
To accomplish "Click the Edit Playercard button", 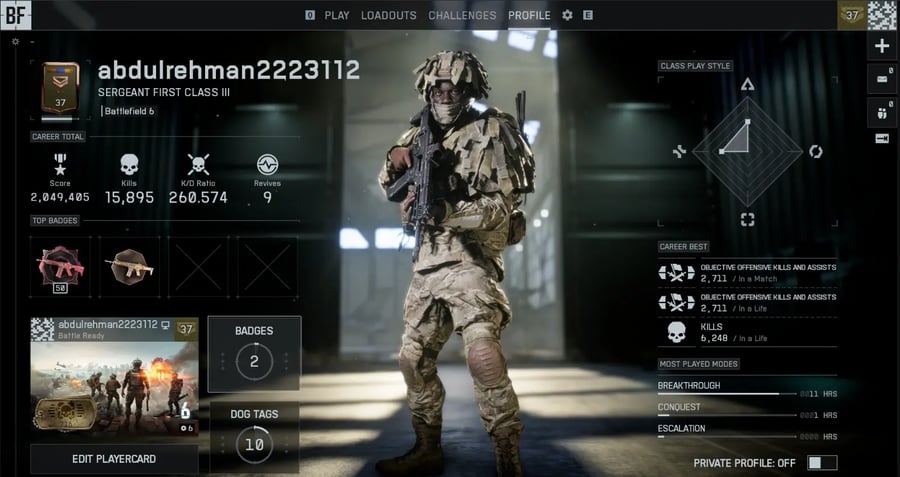I will click(114, 459).
